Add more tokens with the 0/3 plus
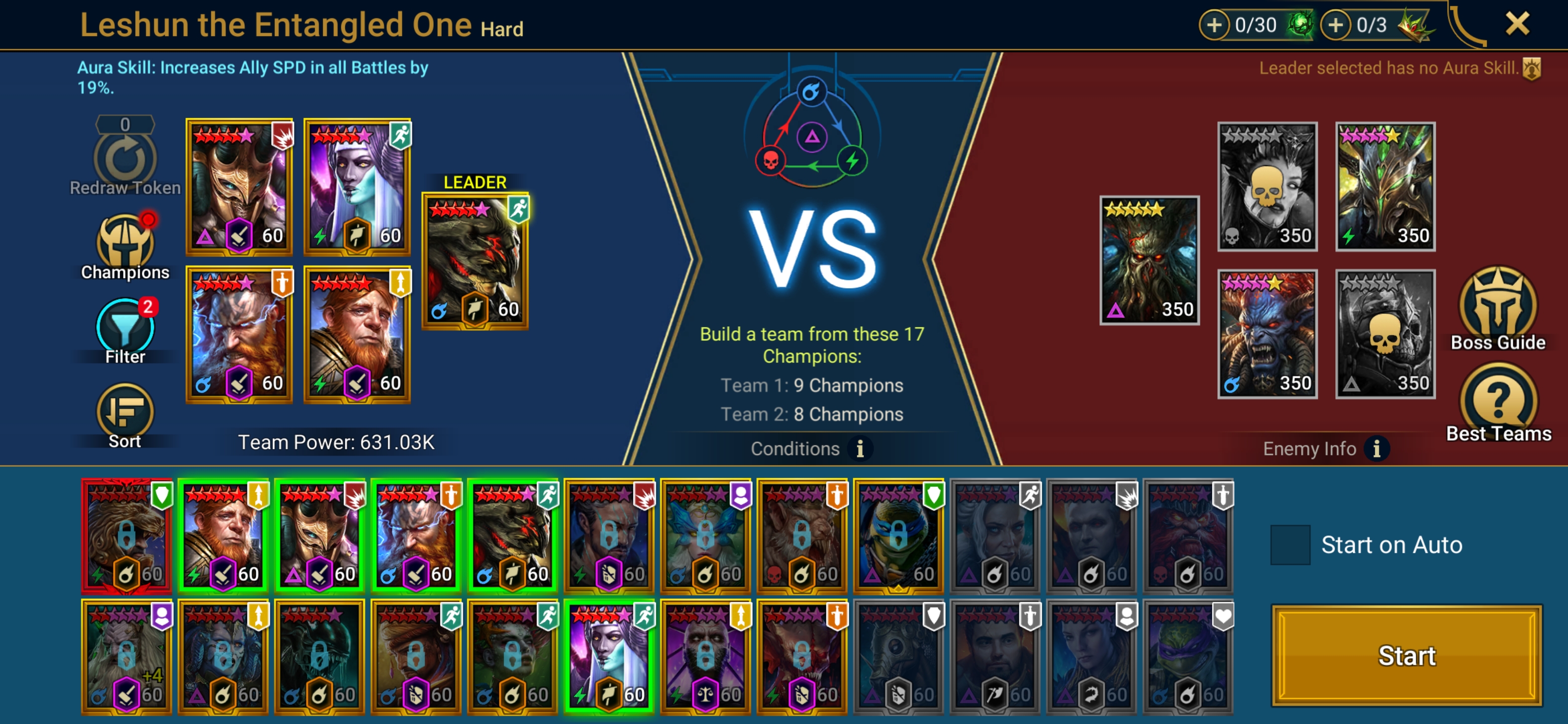Viewport: 1568px width, 724px height. tap(1335, 25)
